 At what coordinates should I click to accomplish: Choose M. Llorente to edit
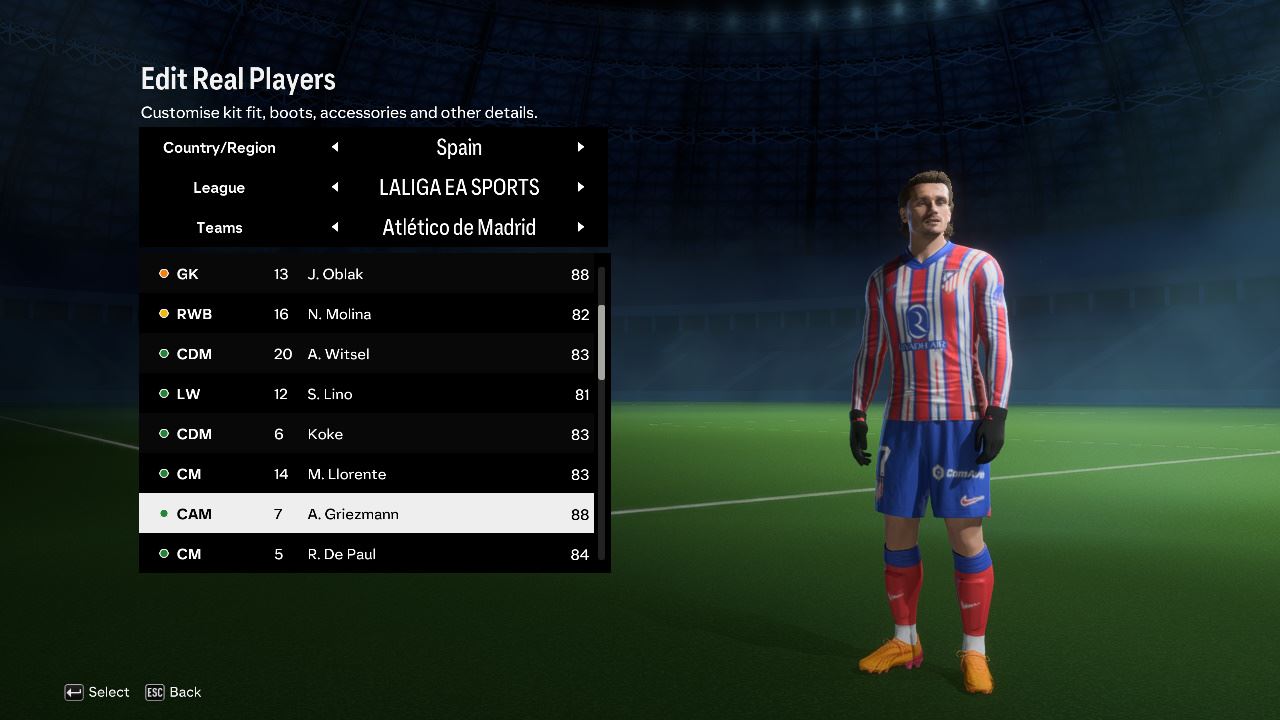point(366,474)
